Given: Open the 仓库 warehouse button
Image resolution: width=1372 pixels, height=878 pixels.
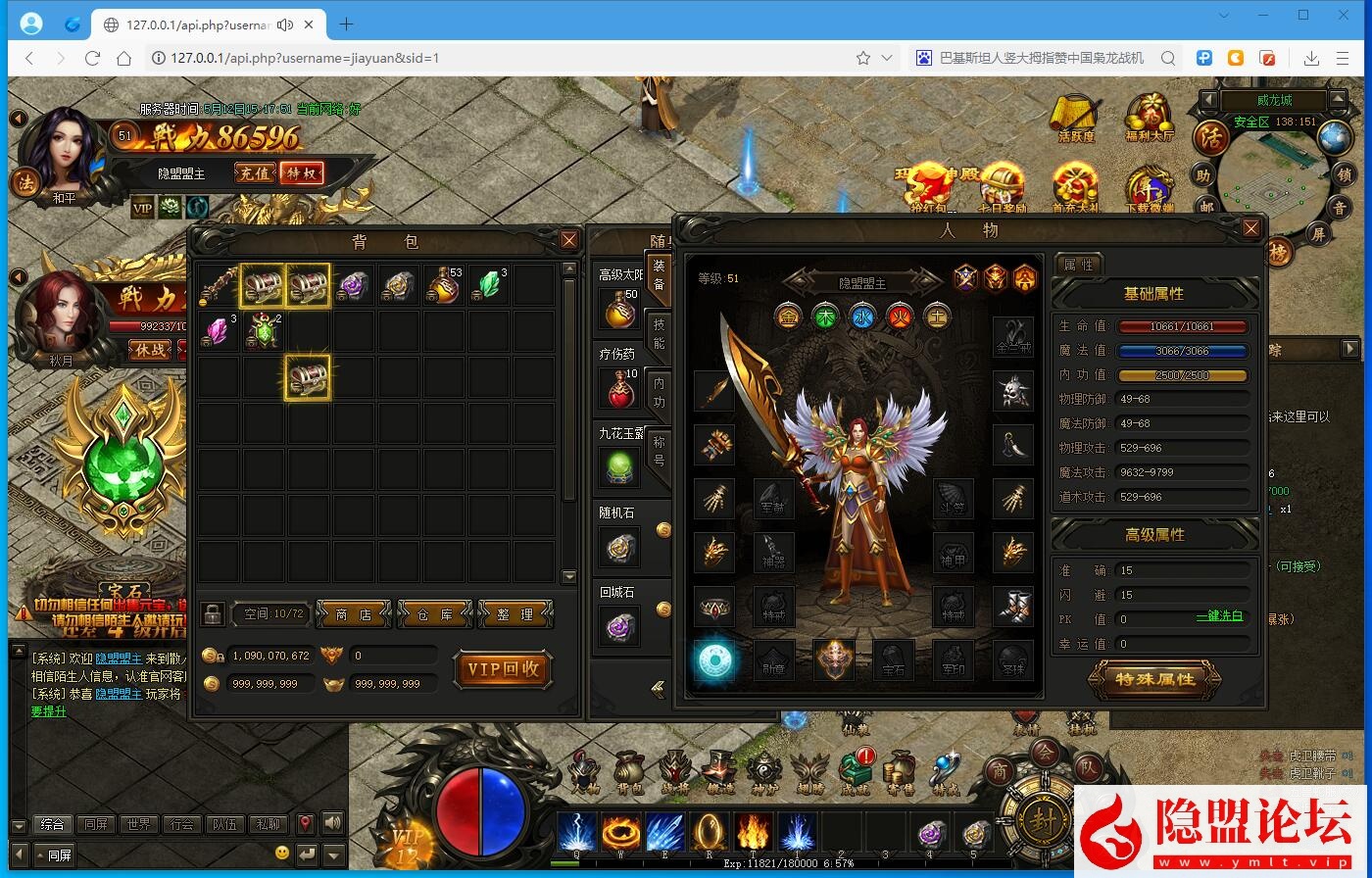Looking at the screenshot, I should (x=434, y=614).
